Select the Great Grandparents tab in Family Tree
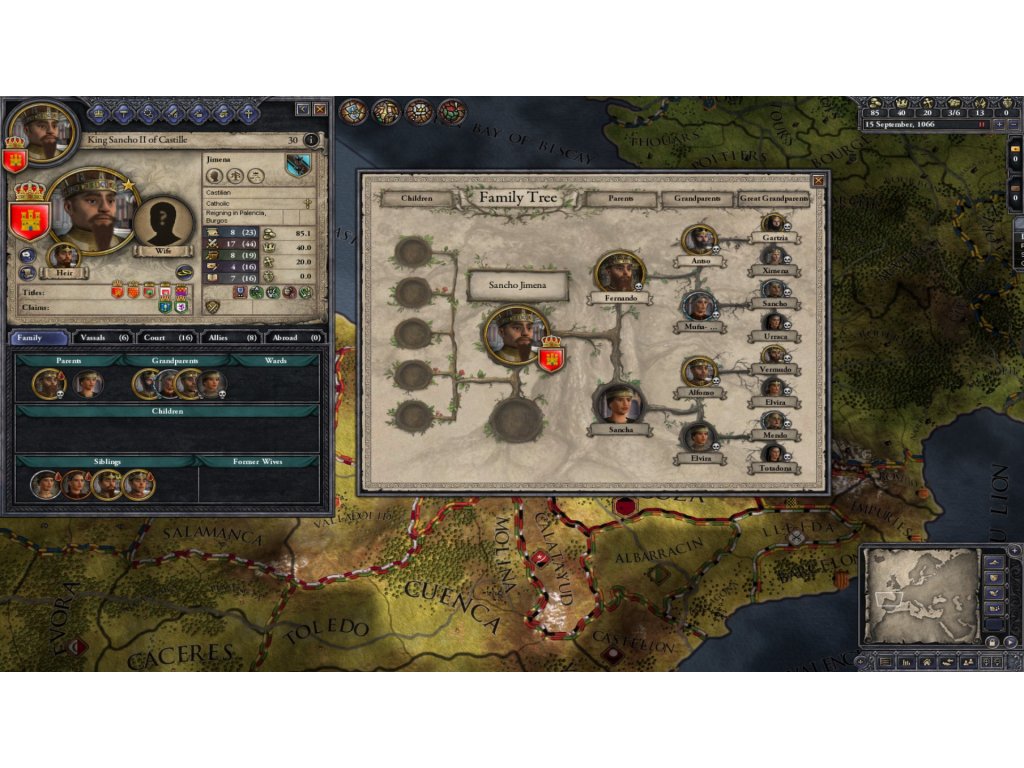The height and width of the screenshot is (768, 1024). pos(773,198)
